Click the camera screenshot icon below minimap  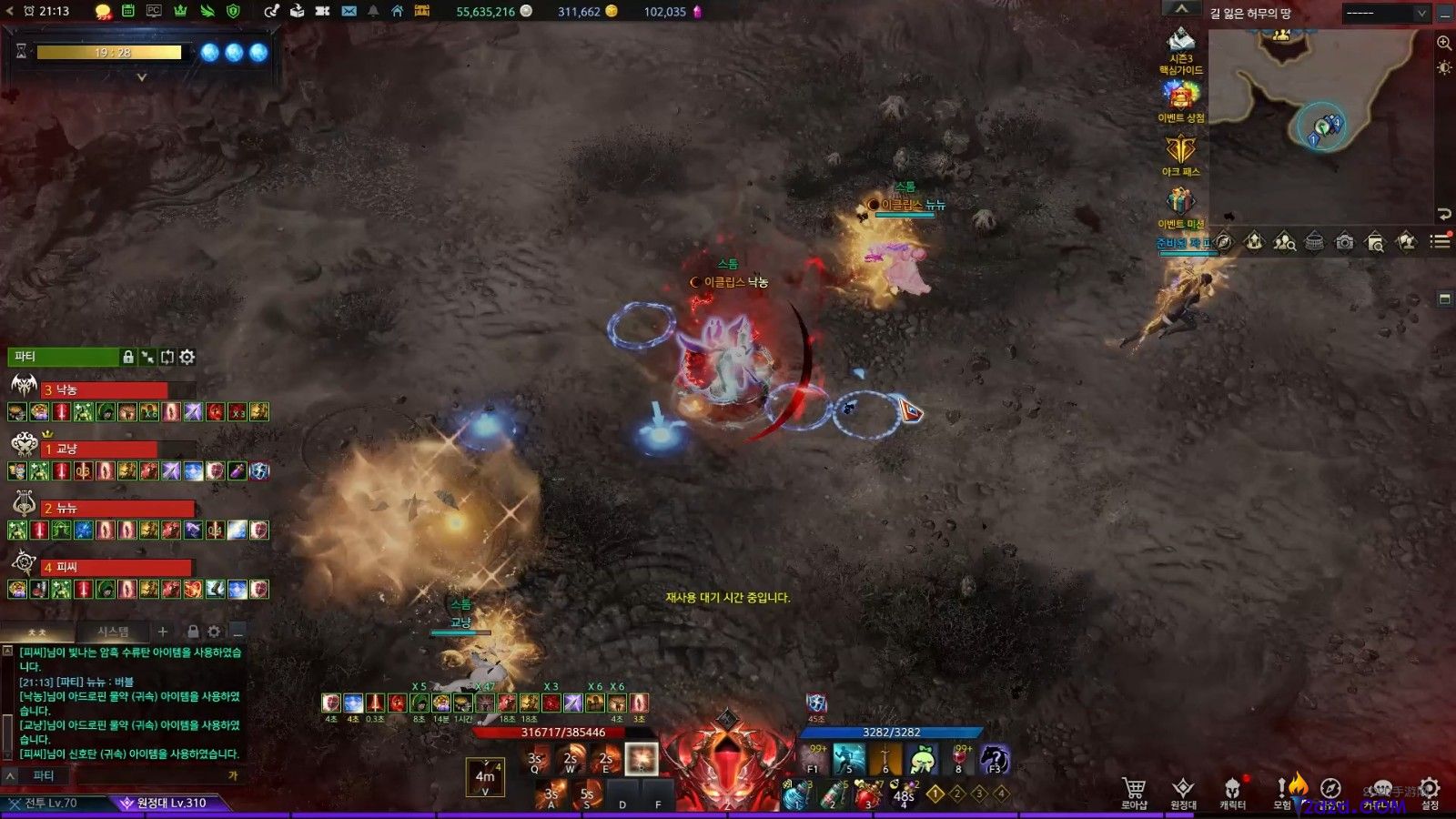pos(1344,242)
